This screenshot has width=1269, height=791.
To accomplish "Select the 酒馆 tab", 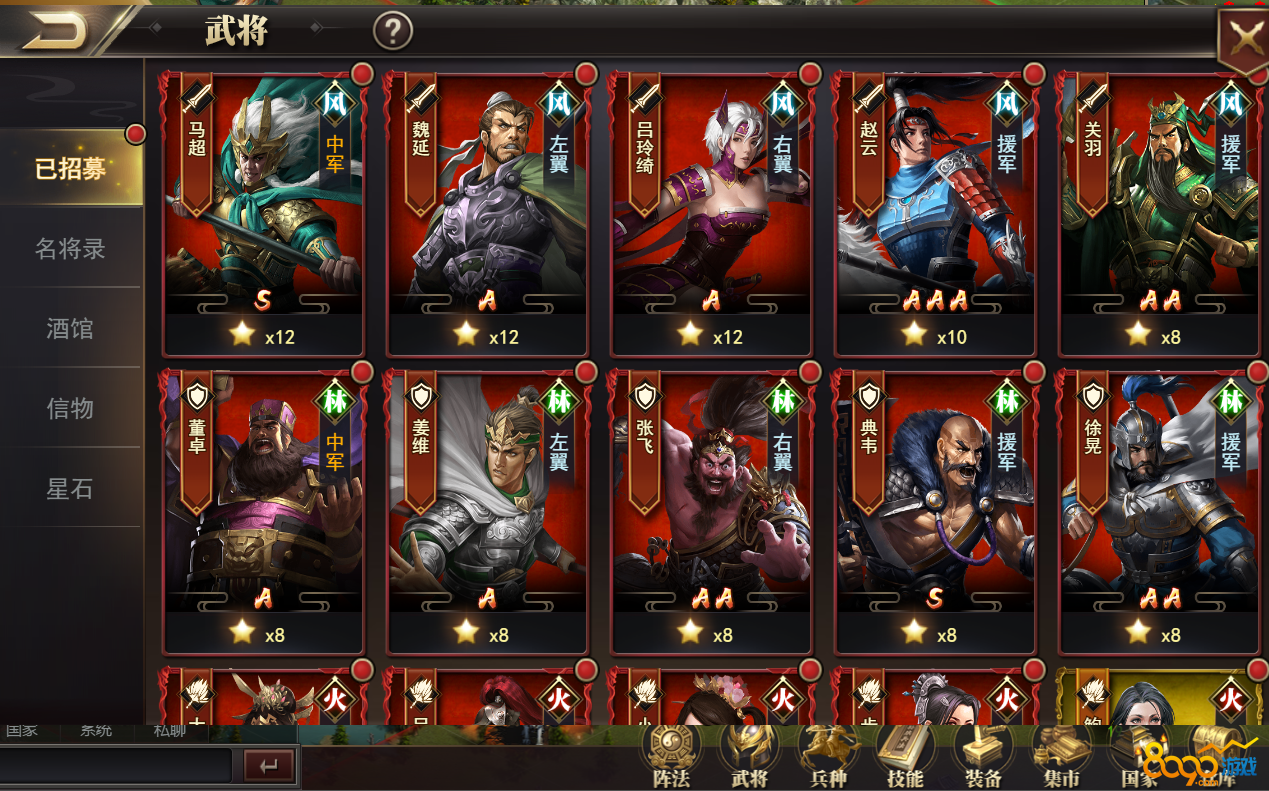I will coord(71,328).
